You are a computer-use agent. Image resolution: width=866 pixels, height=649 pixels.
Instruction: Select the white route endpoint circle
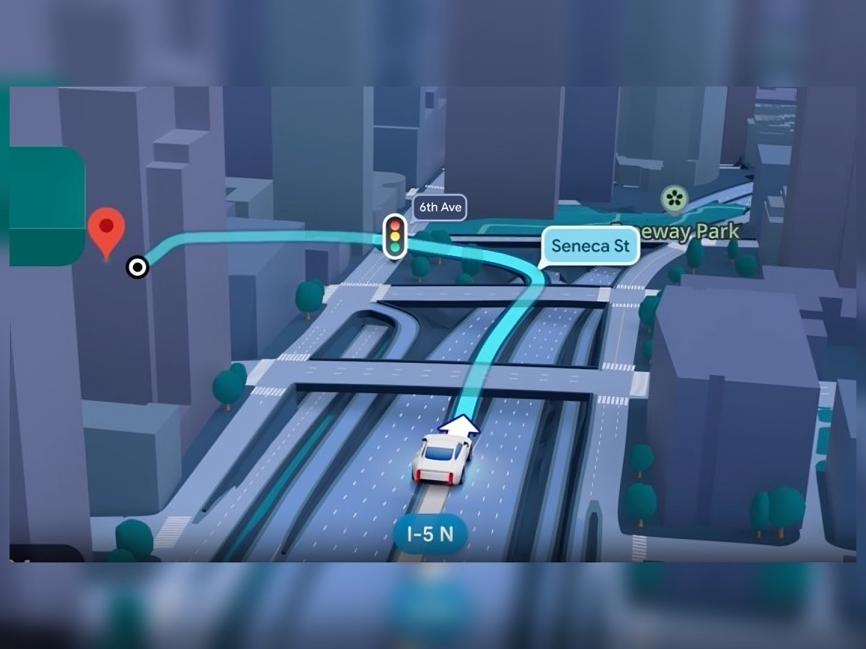click(x=138, y=267)
